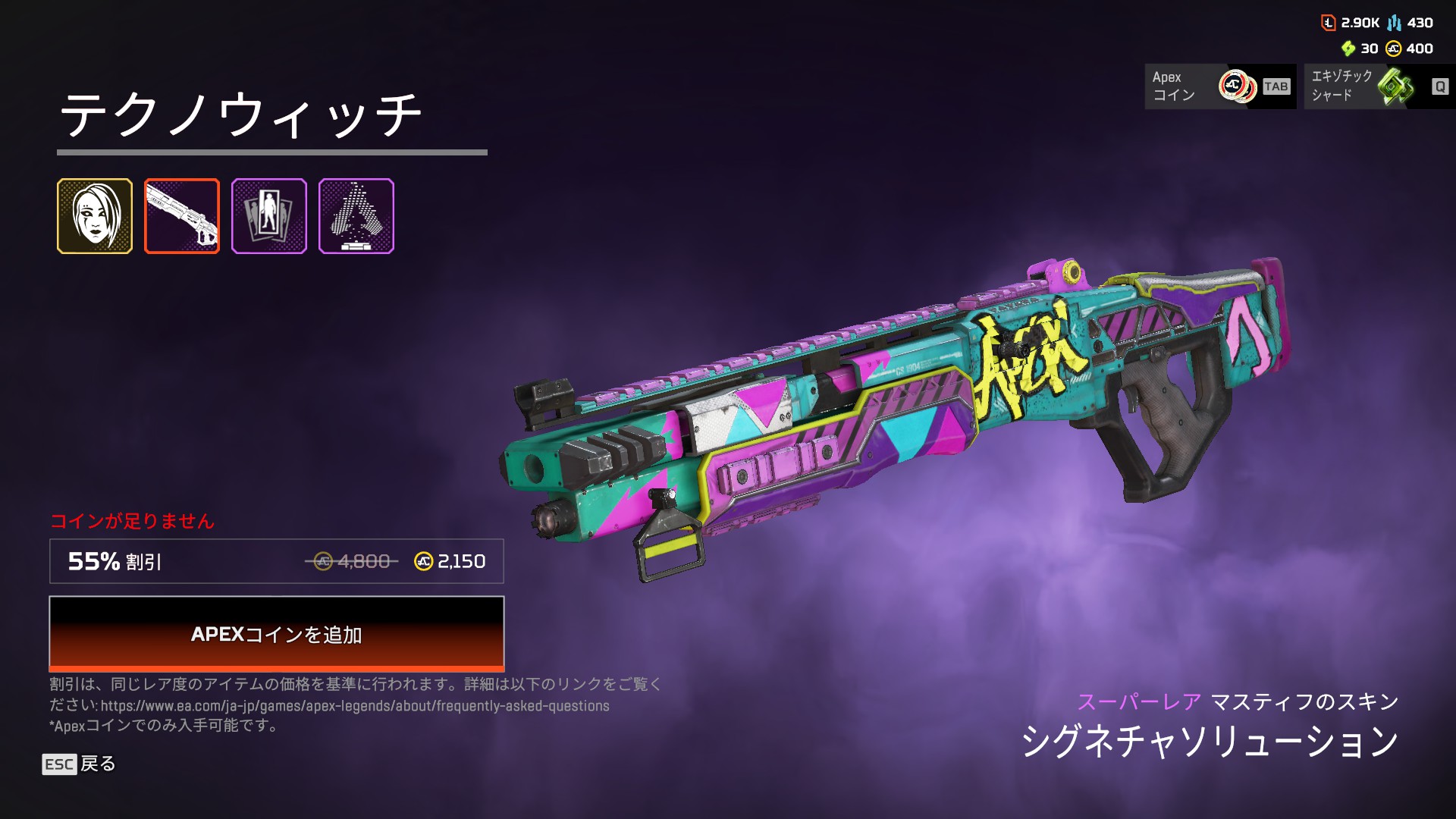Click the 55% 割引 price box

click(x=277, y=561)
